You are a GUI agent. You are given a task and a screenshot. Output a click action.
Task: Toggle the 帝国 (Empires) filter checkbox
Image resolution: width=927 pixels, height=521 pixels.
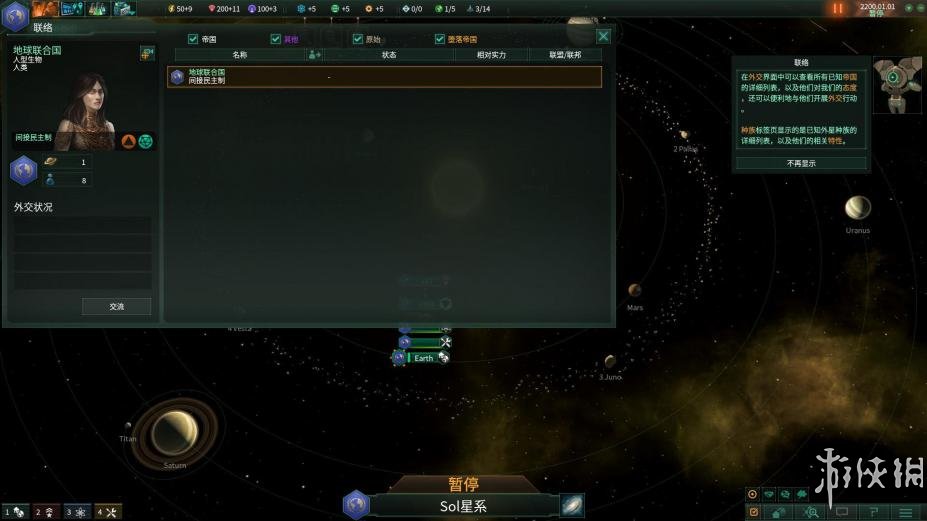click(193, 39)
